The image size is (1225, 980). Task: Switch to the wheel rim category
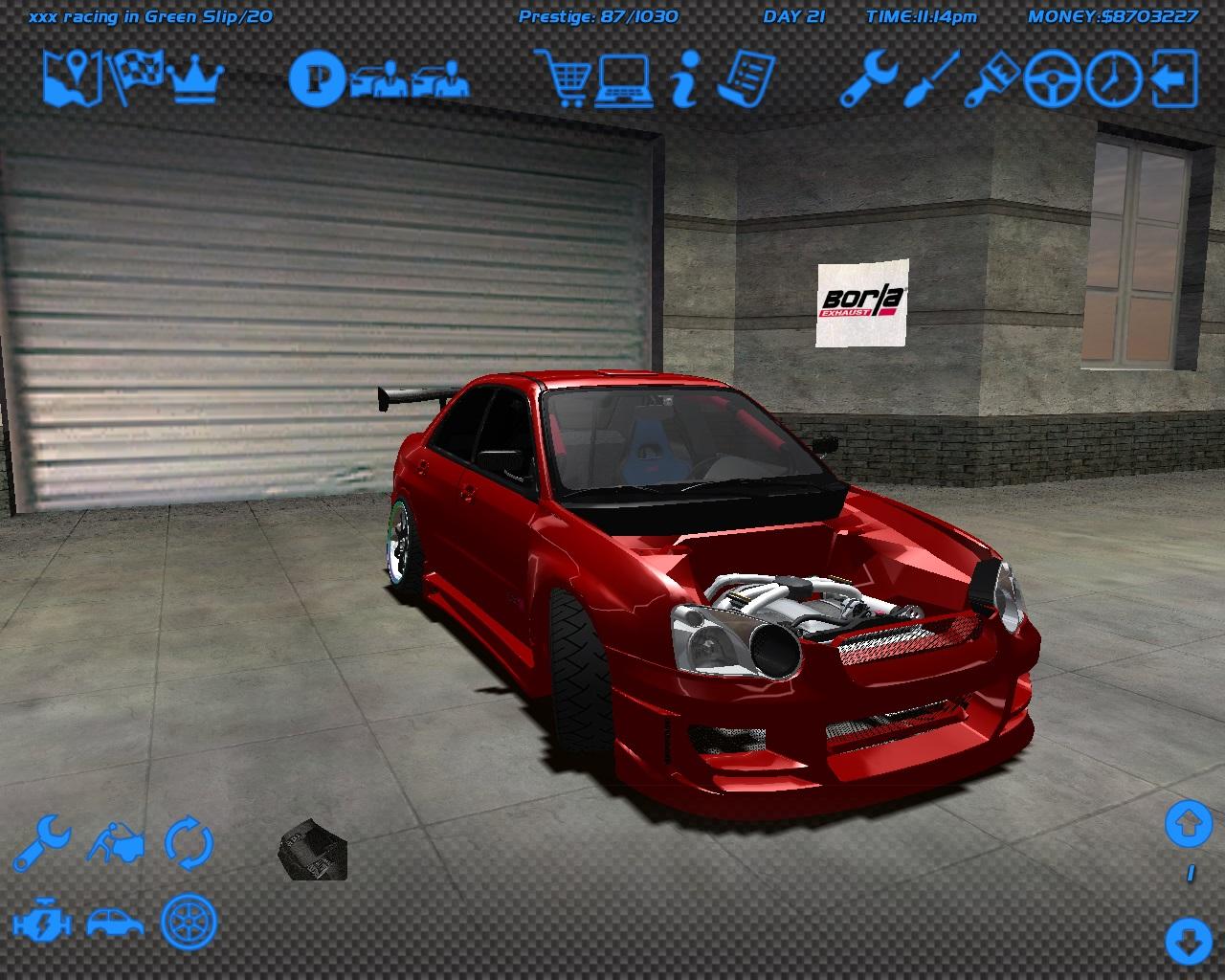189,922
